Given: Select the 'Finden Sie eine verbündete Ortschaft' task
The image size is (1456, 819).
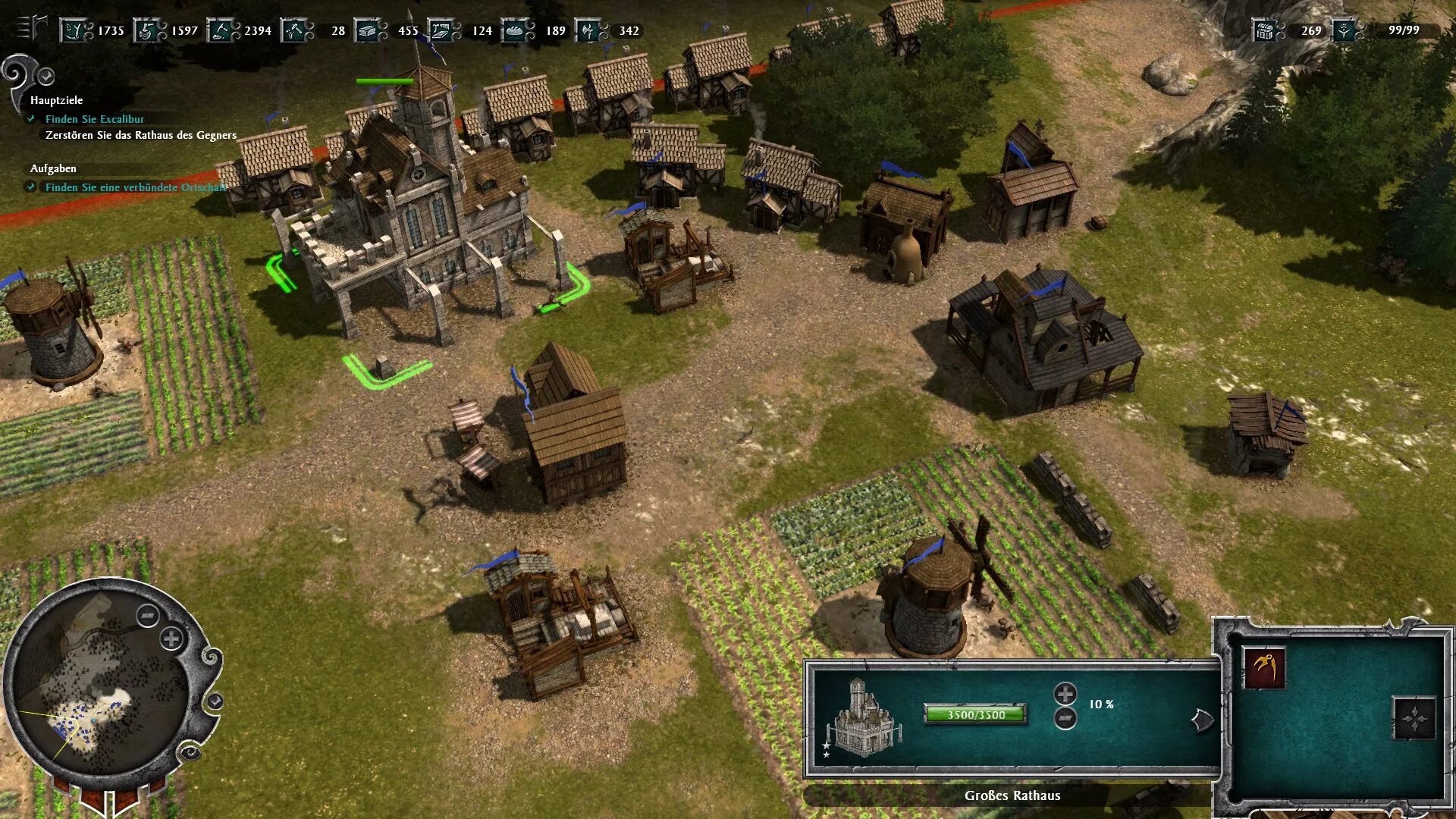Looking at the screenshot, I should click(135, 187).
